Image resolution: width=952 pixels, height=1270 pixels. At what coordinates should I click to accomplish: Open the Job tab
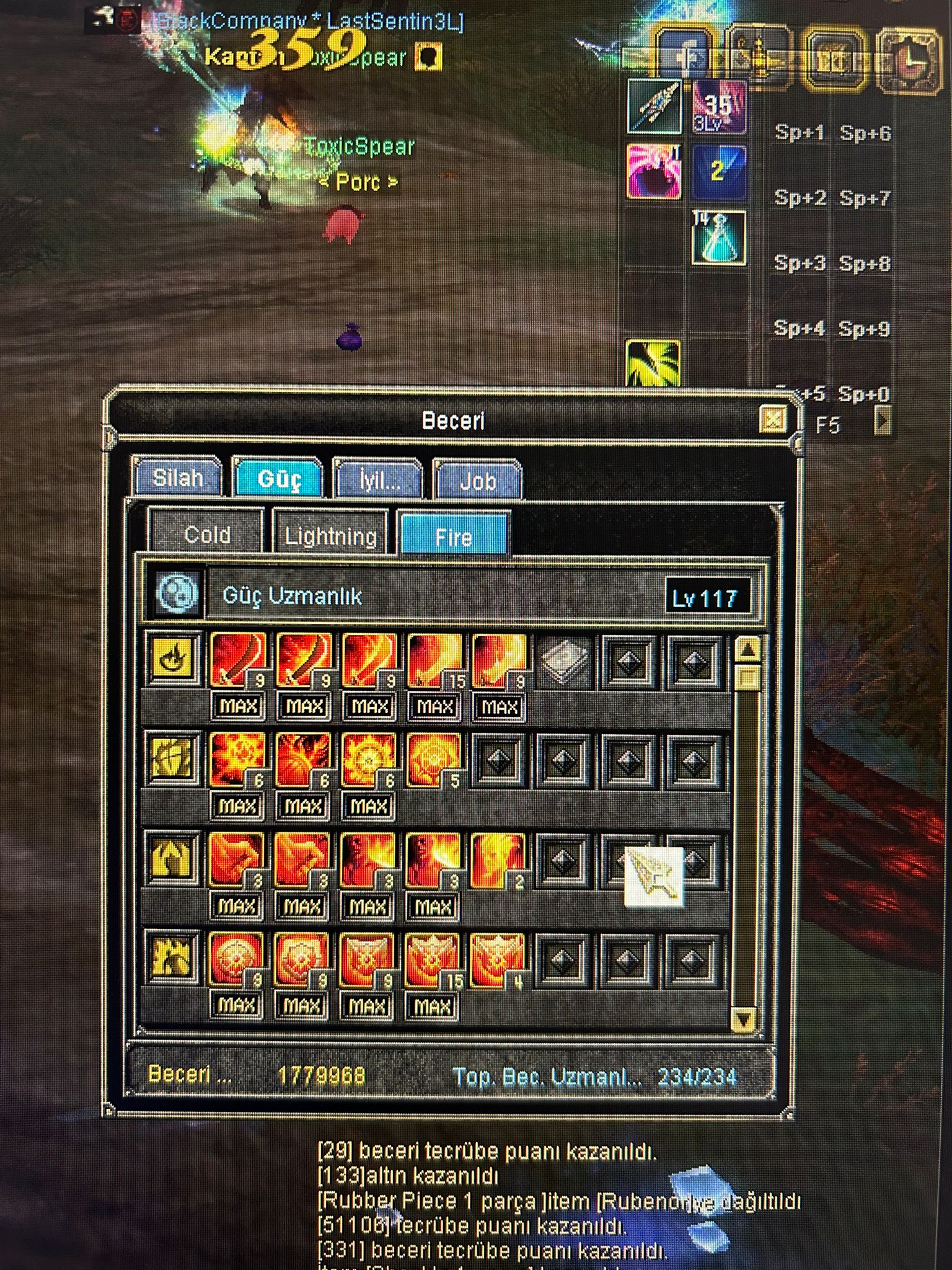point(477,481)
